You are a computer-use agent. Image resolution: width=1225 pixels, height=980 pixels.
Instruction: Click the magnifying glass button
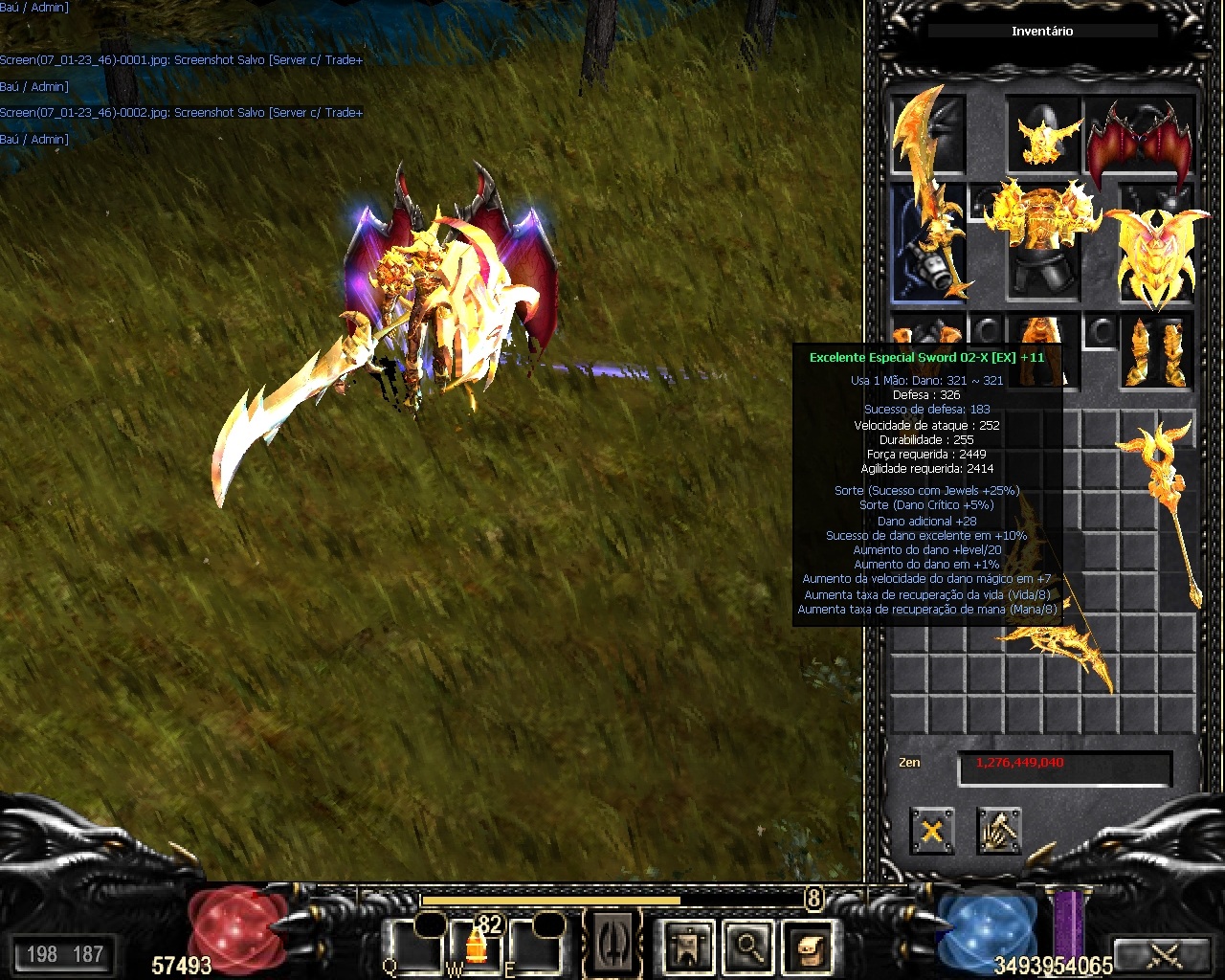click(748, 947)
